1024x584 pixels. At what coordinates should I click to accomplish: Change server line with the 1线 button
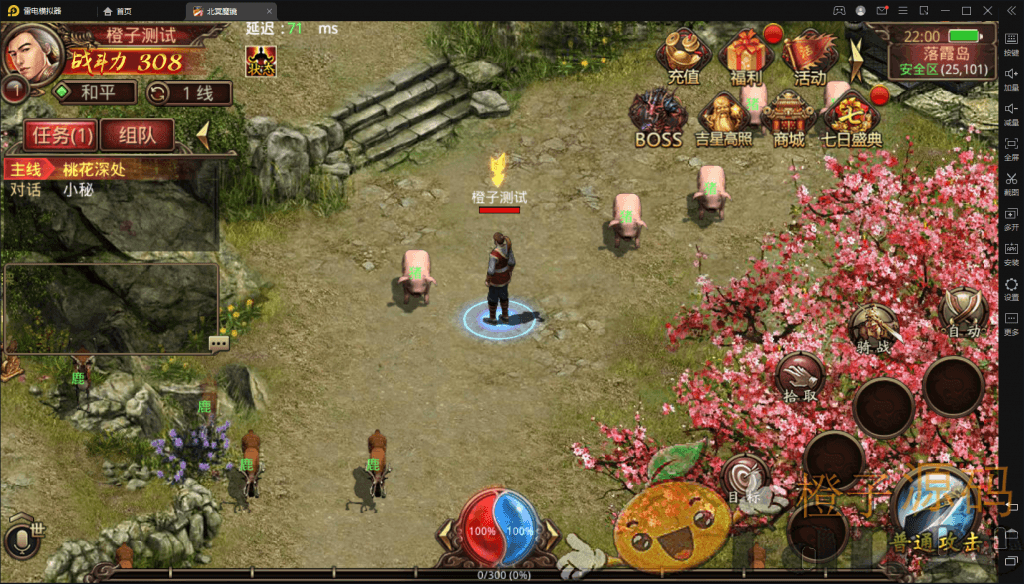(x=188, y=94)
